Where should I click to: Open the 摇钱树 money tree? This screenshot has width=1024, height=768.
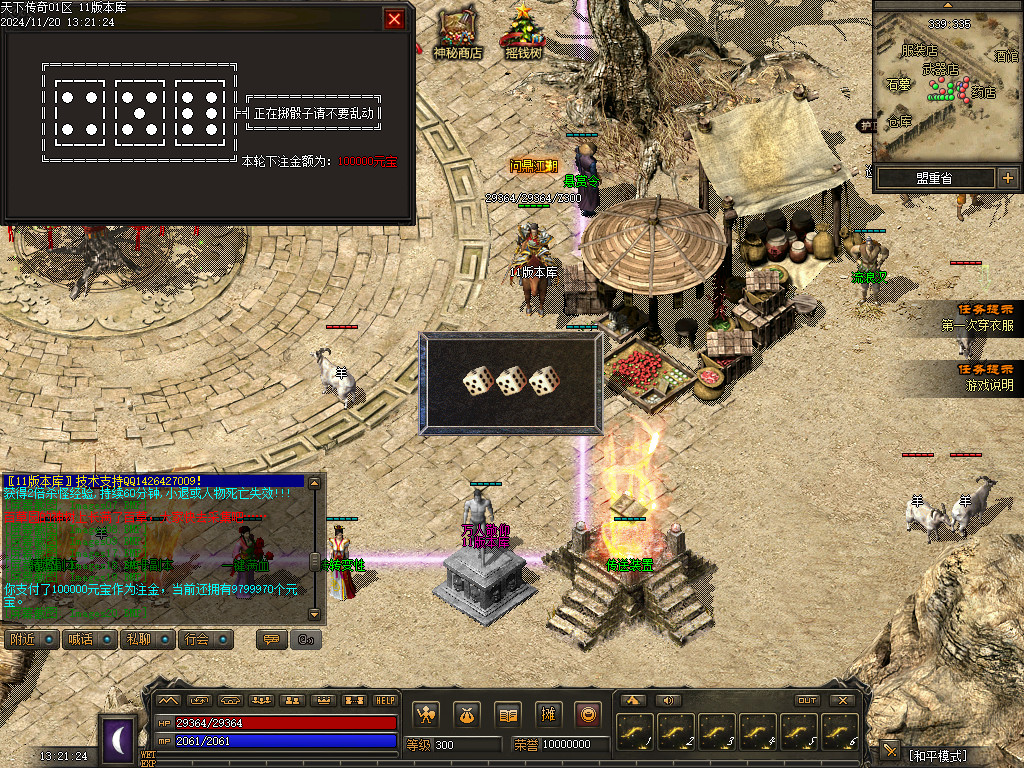point(523,32)
